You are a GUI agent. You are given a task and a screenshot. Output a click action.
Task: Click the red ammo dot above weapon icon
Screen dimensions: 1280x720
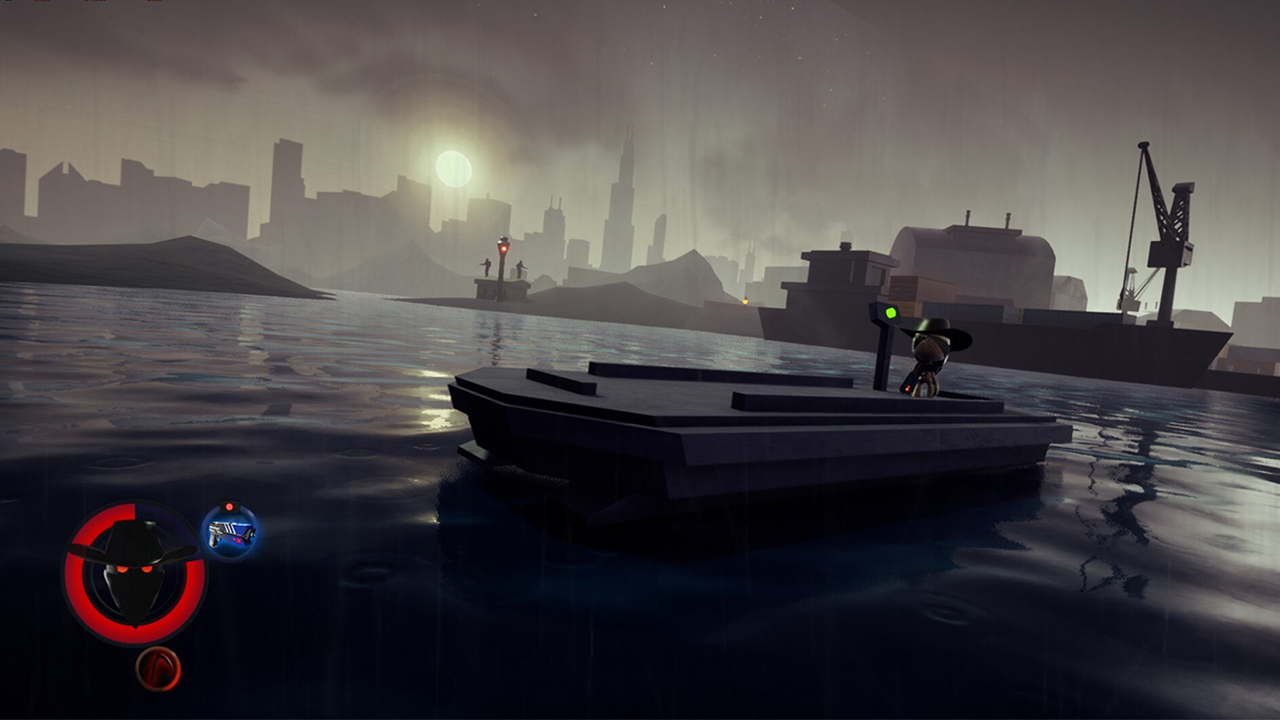[x=230, y=506]
